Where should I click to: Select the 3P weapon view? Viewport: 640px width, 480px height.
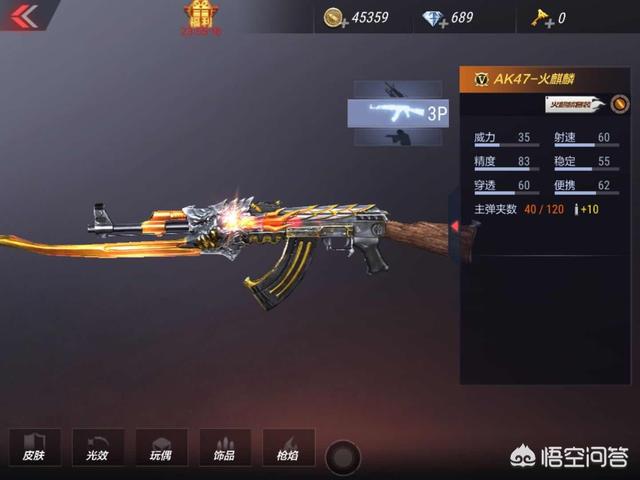point(398,113)
